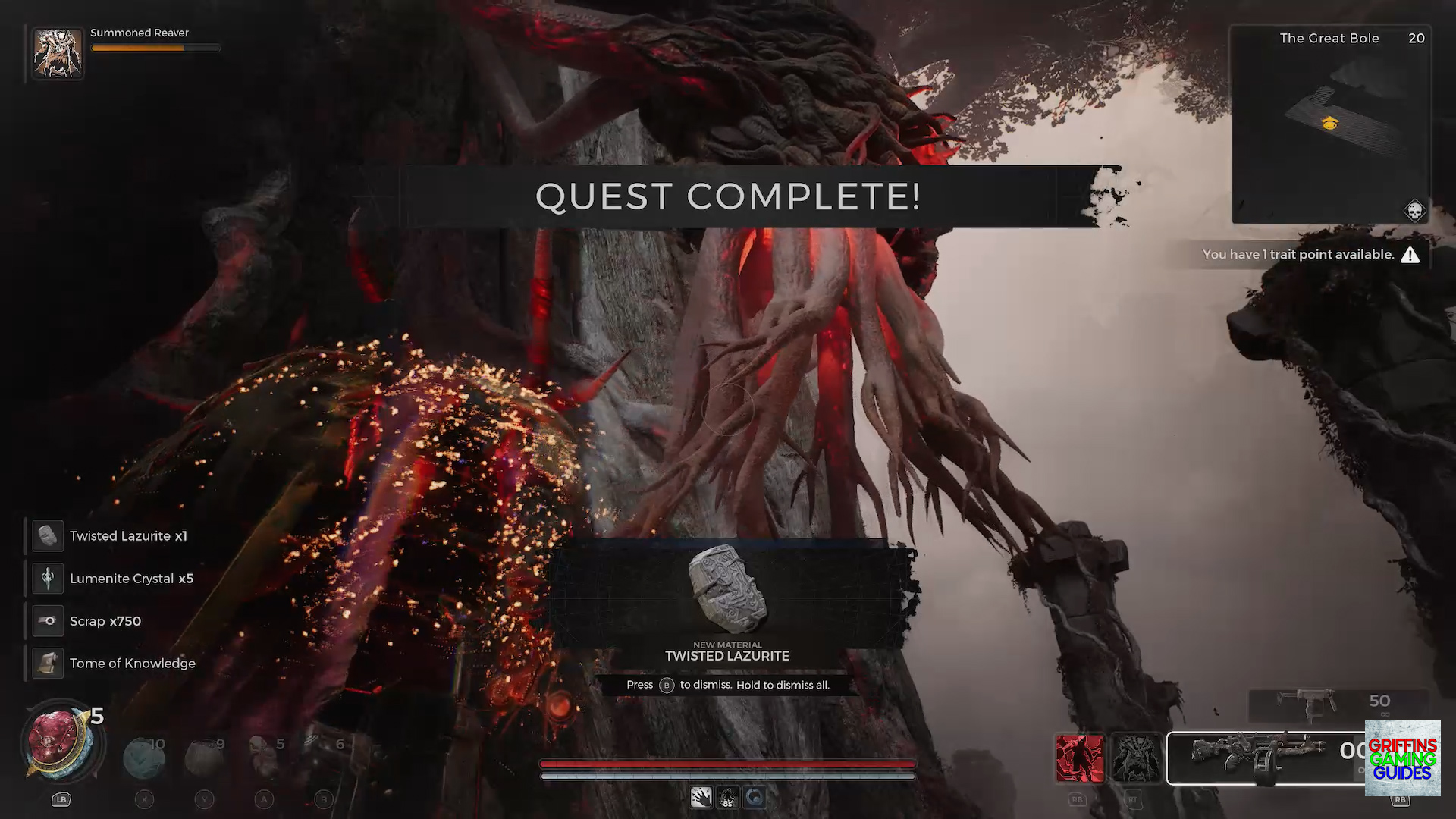Select the warning triangle beside trait point message
The width and height of the screenshot is (1456, 819).
point(1410,255)
